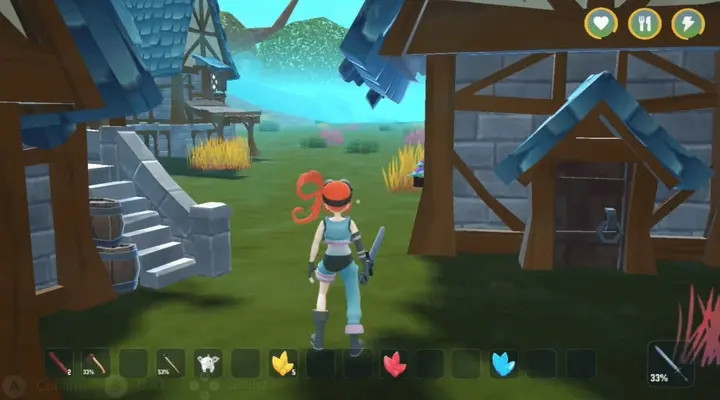
Task: Select the white creature item slot
Action: pyautogui.click(x=208, y=364)
